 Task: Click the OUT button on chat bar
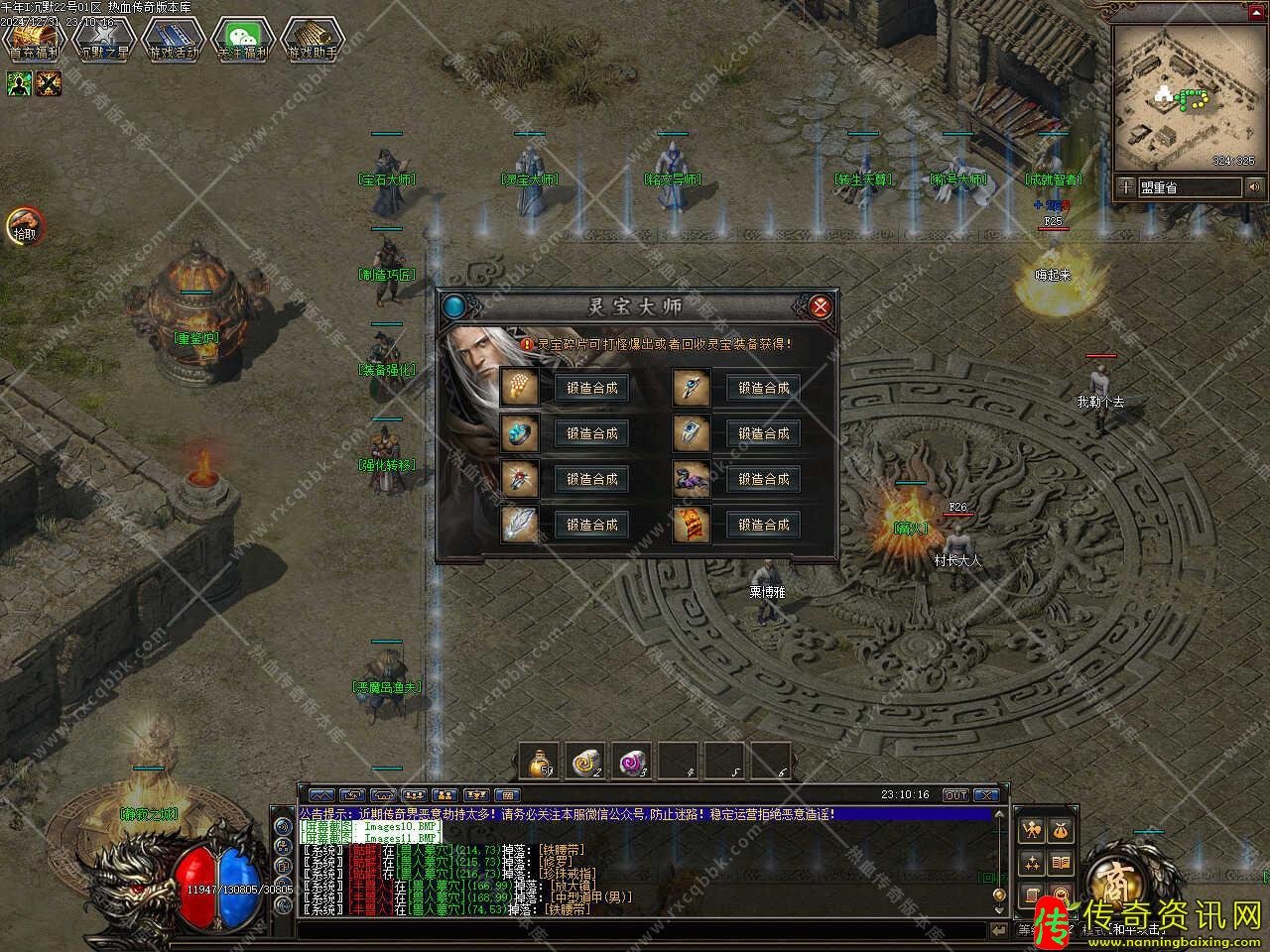point(954,795)
